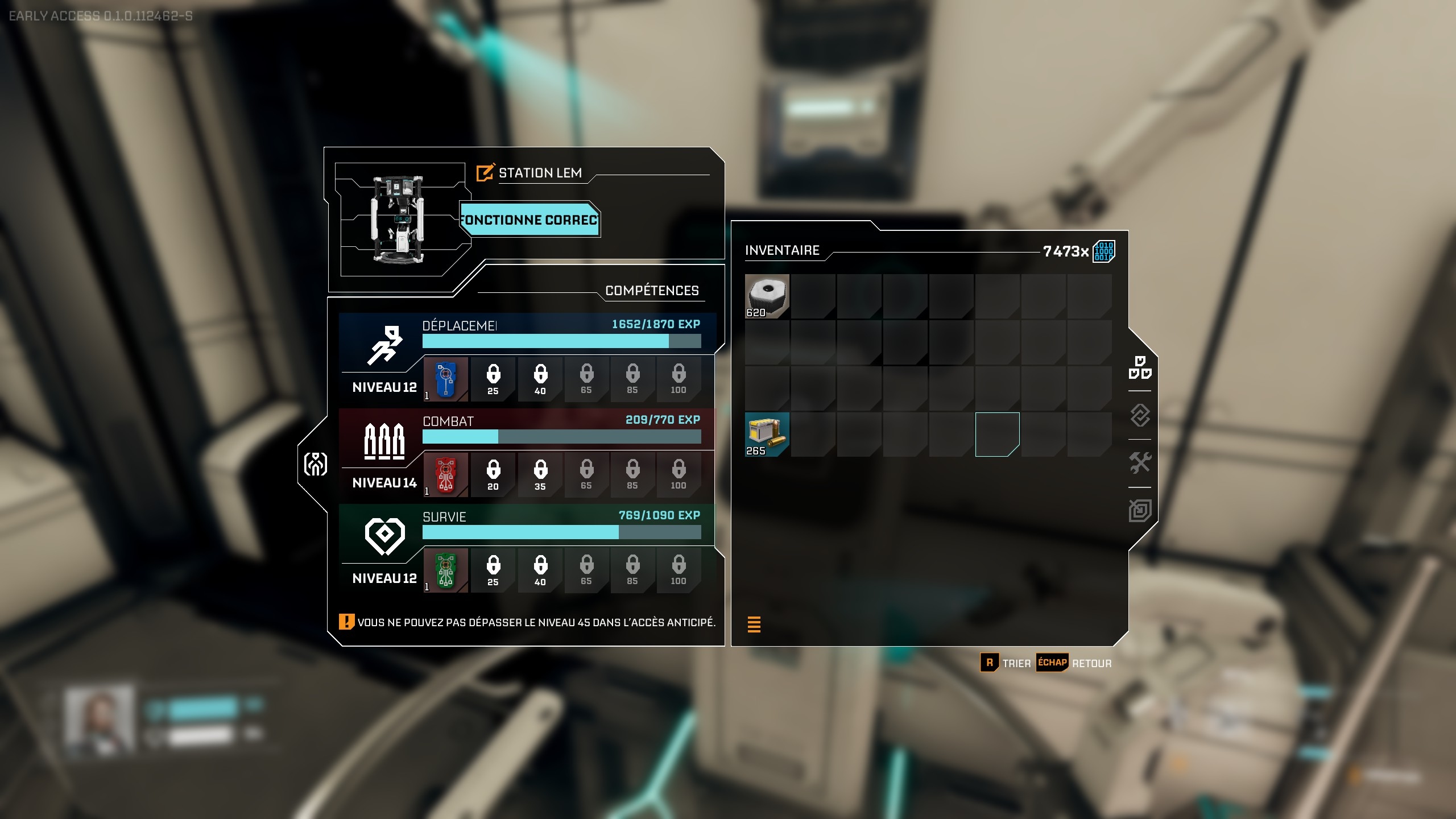Rename the station via the edit icon
This screenshot has height=819, width=1456.
coord(485,173)
